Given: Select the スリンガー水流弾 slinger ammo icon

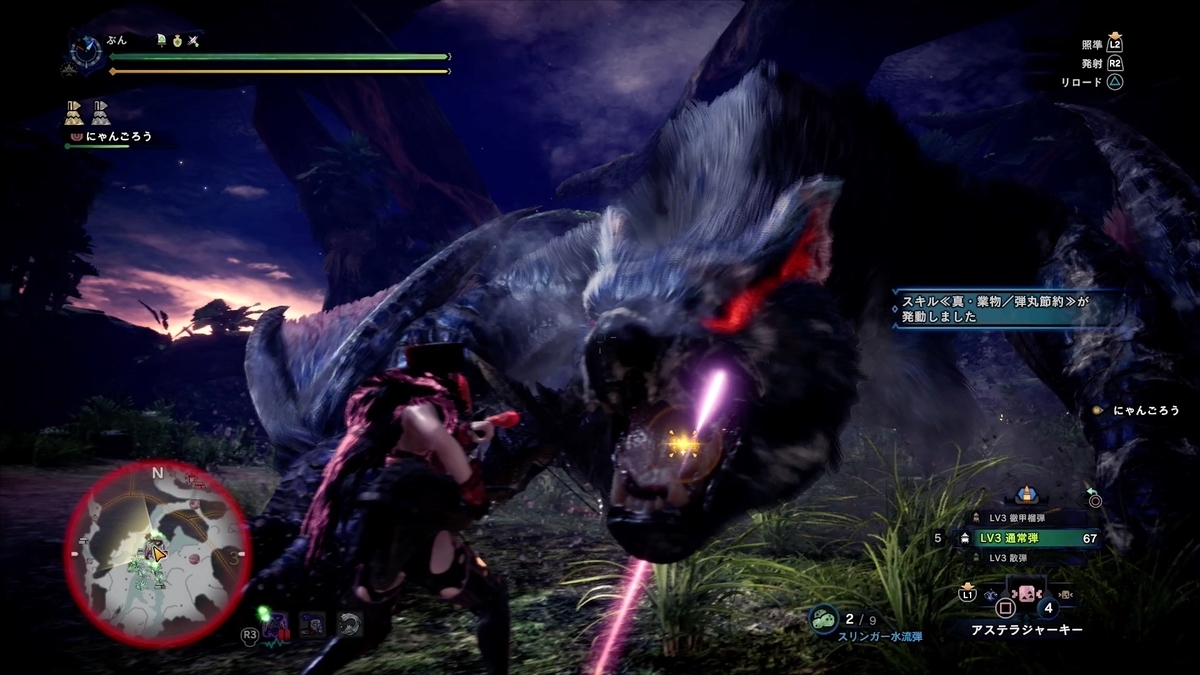Looking at the screenshot, I should point(823,620).
